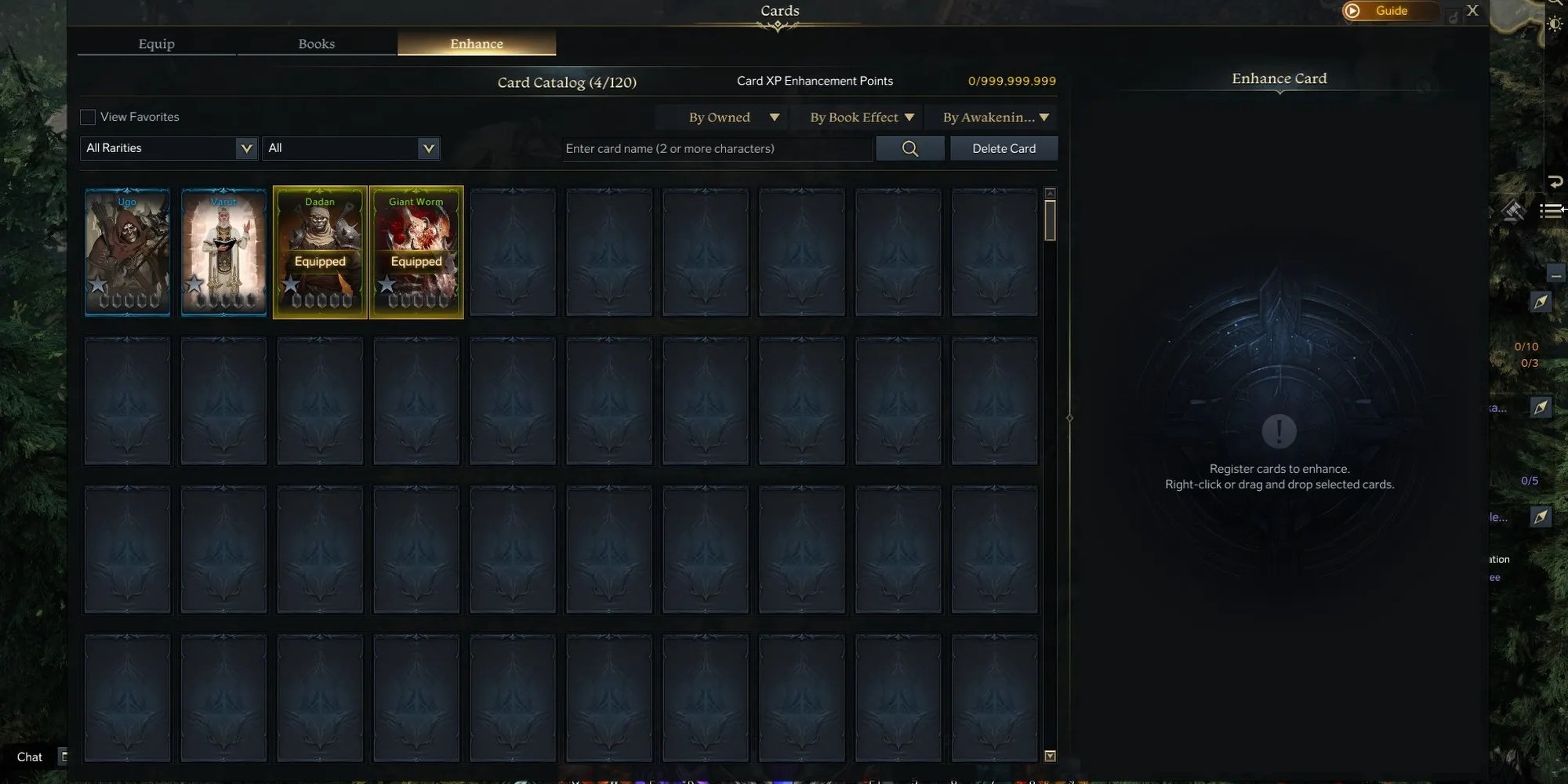The height and width of the screenshot is (784, 1568).
Task: Open the quest list icon on the right panel
Action: pos(1552,210)
